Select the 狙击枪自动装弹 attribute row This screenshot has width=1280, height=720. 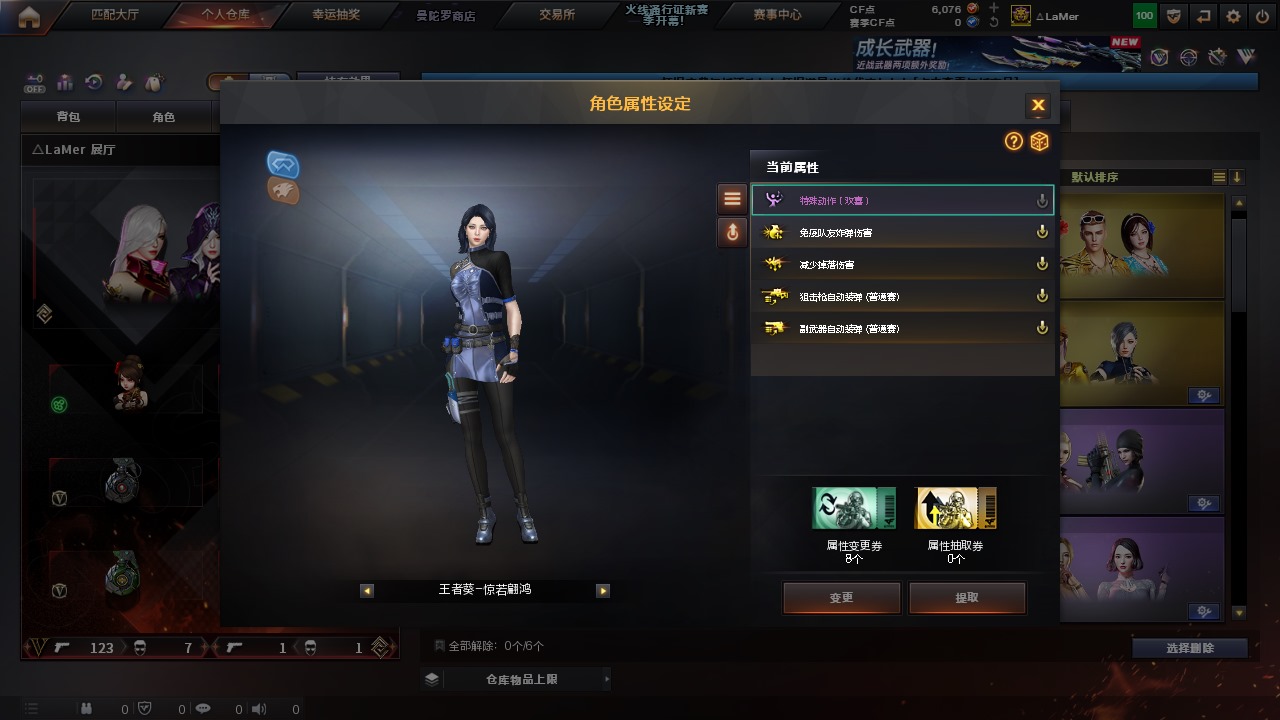902,297
